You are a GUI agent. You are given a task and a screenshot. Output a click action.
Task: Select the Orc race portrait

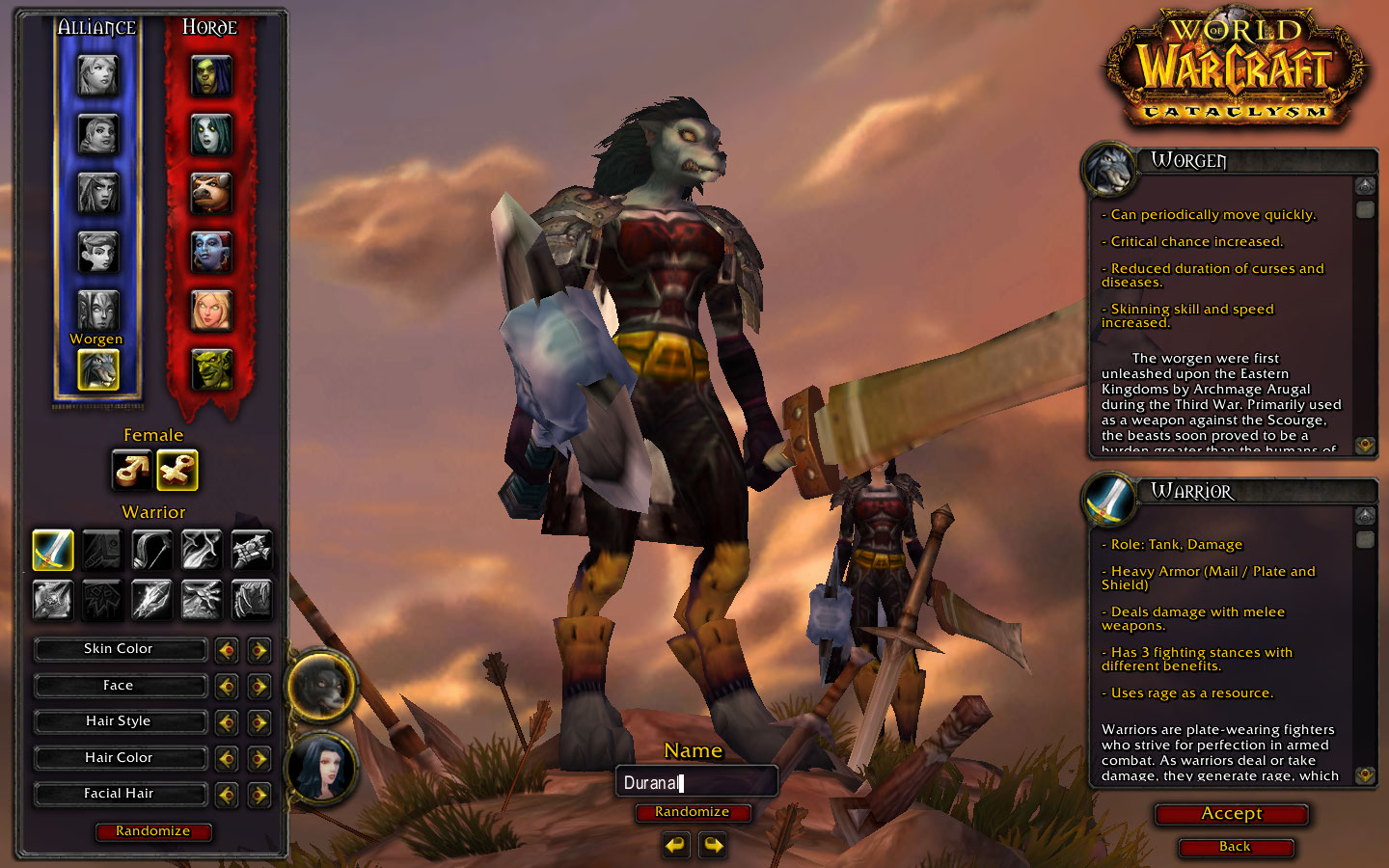(211, 76)
